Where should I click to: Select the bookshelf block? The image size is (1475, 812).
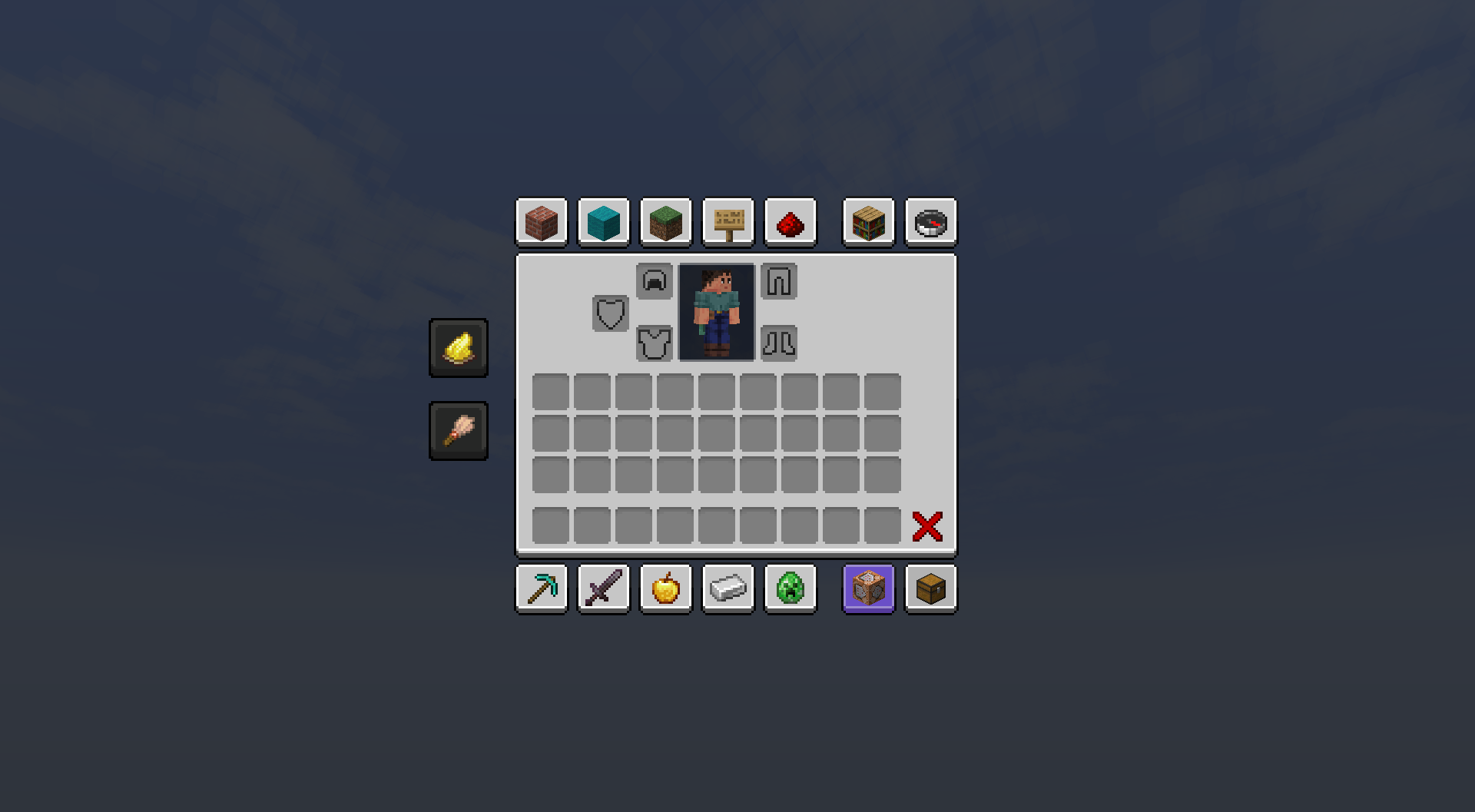tap(868, 223)
